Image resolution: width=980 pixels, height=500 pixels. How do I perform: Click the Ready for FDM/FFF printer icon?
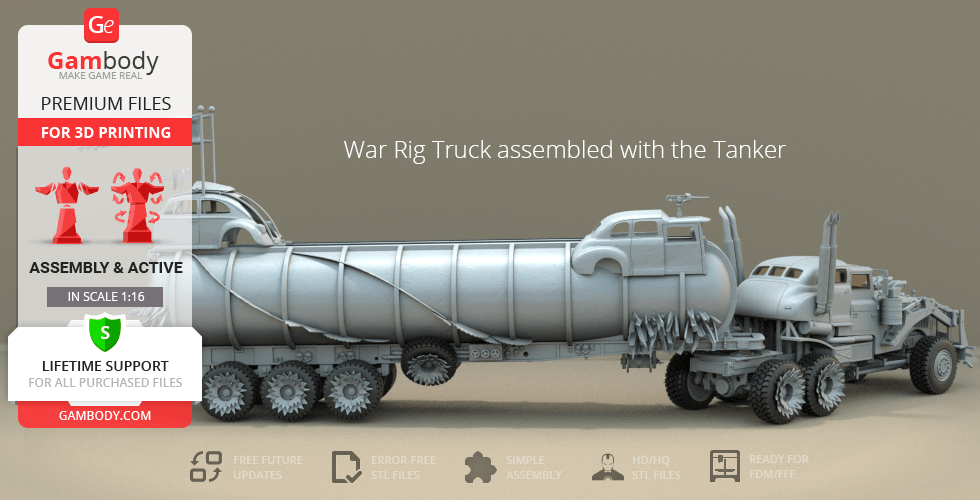point(723,466)
